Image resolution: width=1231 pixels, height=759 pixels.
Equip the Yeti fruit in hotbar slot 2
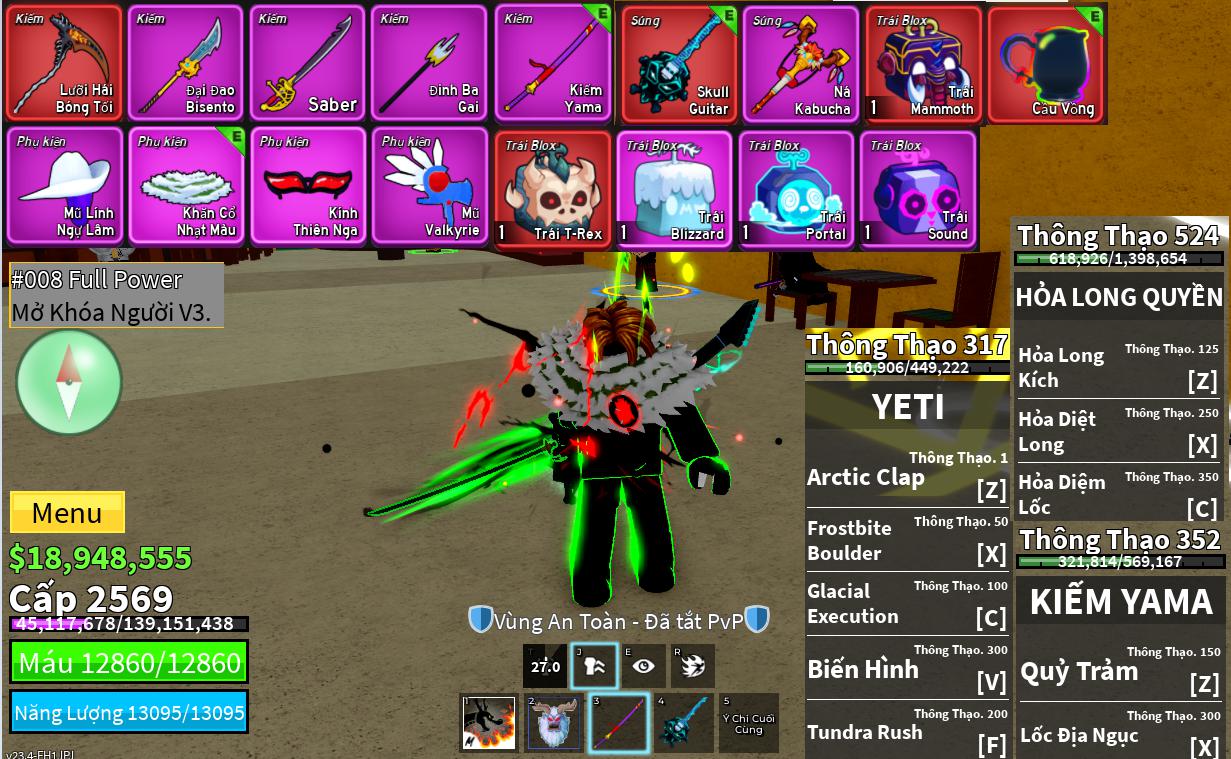554,723
